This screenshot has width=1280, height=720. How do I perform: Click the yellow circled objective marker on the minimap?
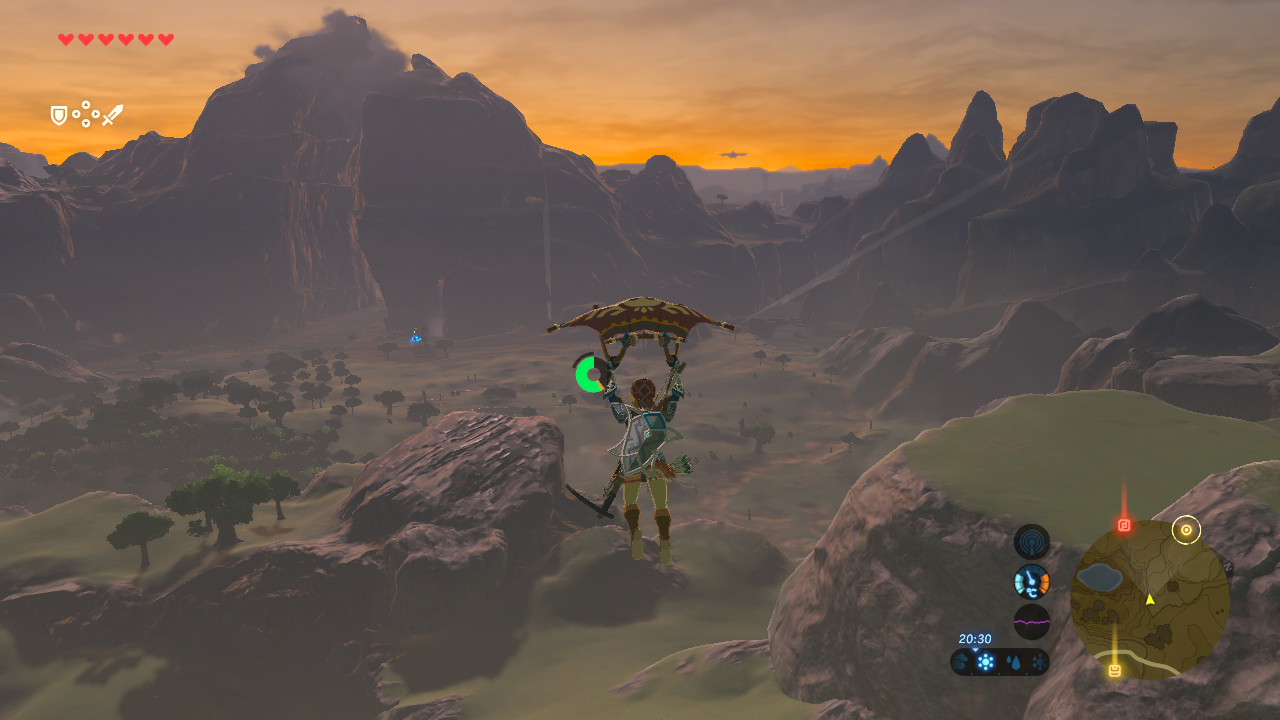tap(1186, 530)
